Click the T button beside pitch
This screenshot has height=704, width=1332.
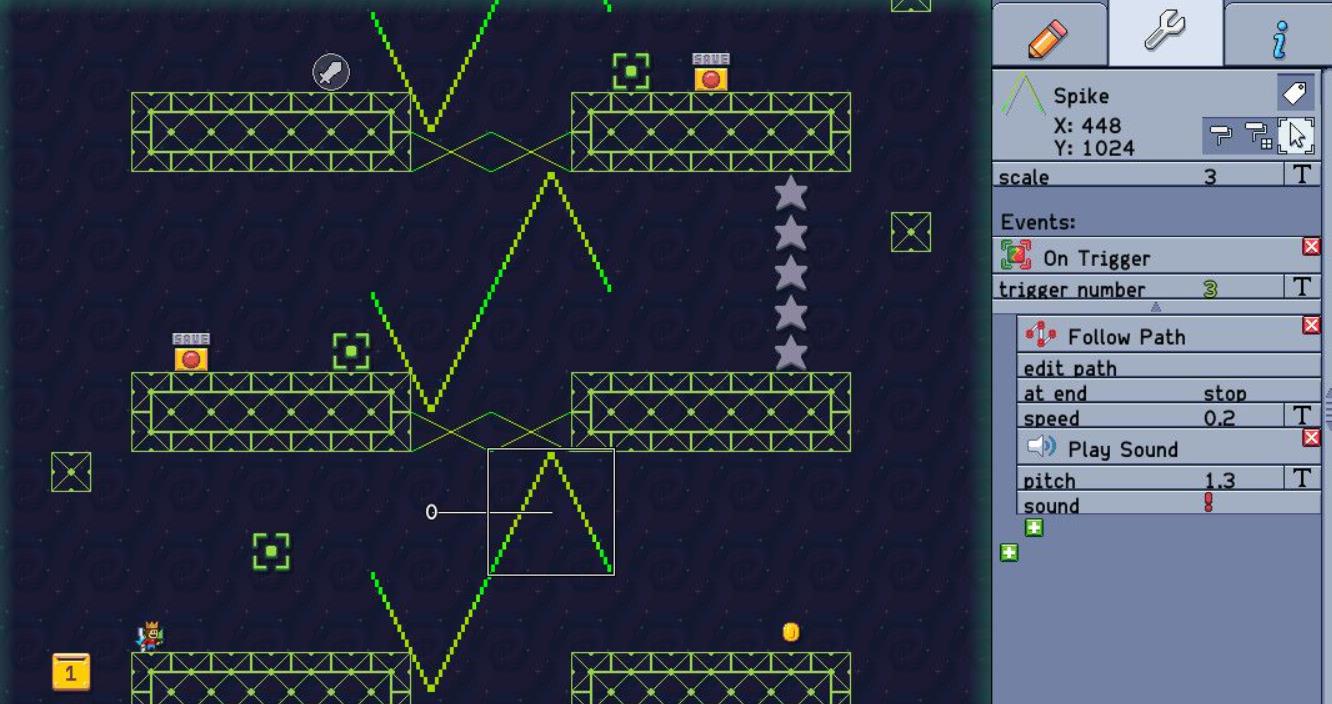coord(1301,478)
